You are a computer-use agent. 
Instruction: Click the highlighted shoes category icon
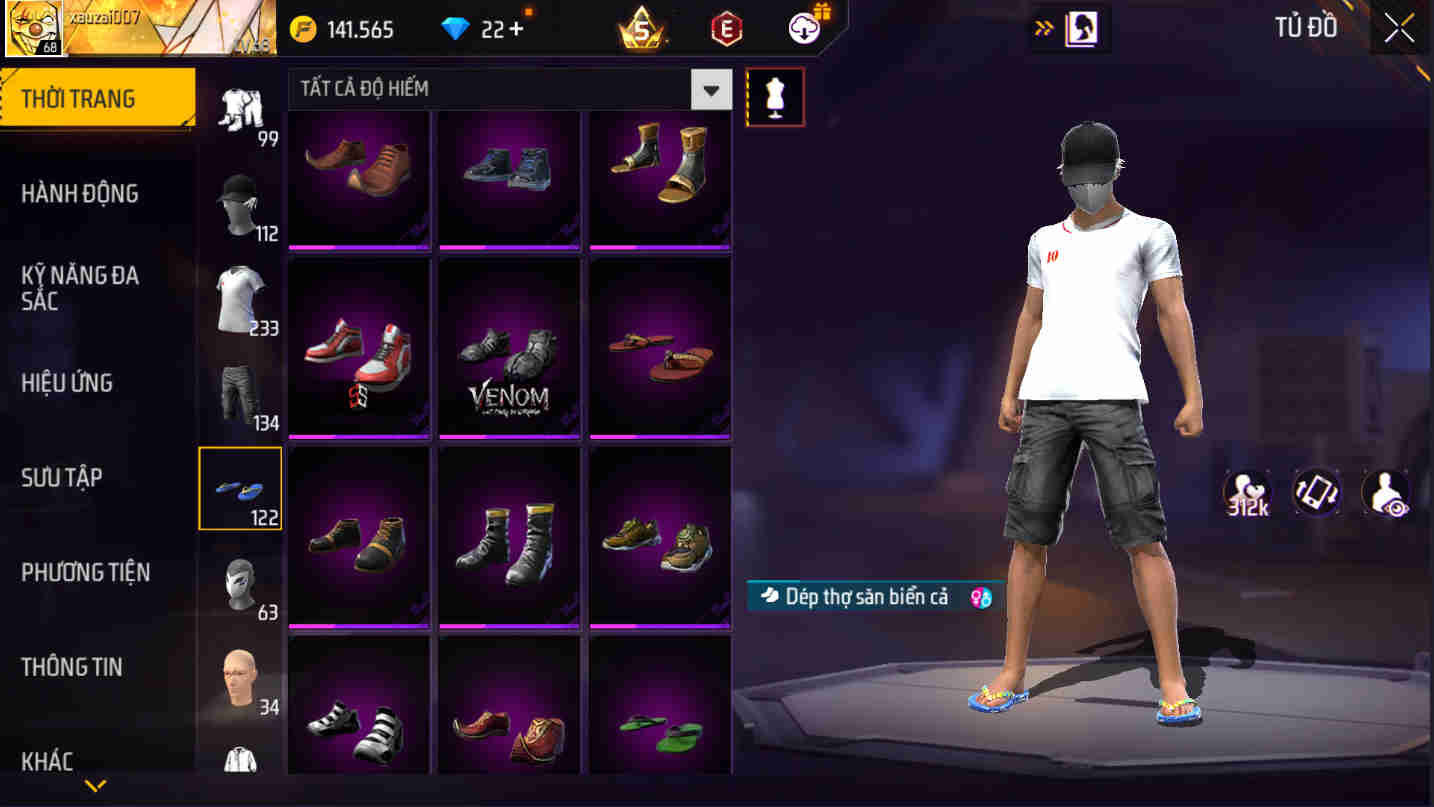pos(240,488)
